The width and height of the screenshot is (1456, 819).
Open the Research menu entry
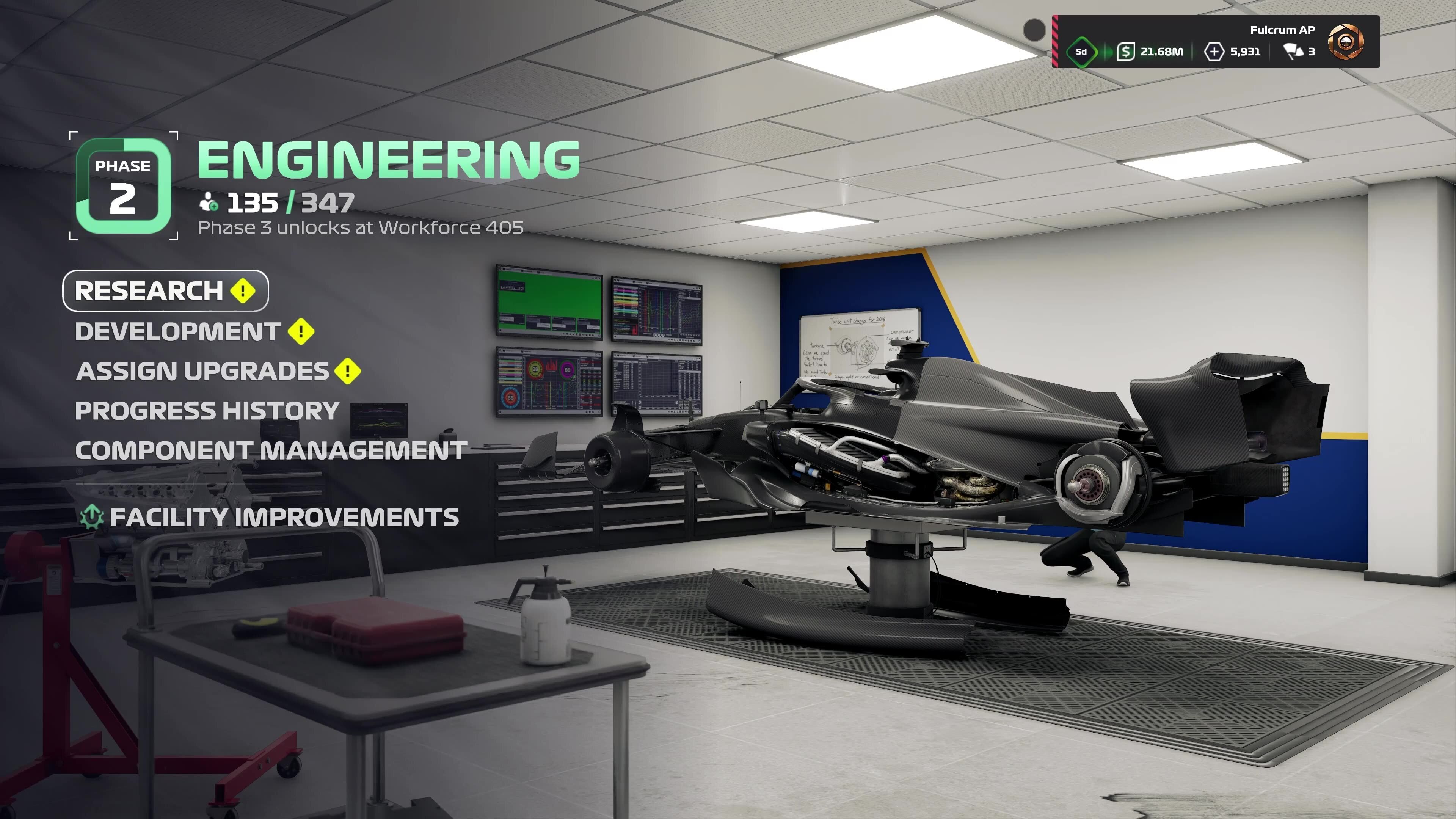[149, 291]
